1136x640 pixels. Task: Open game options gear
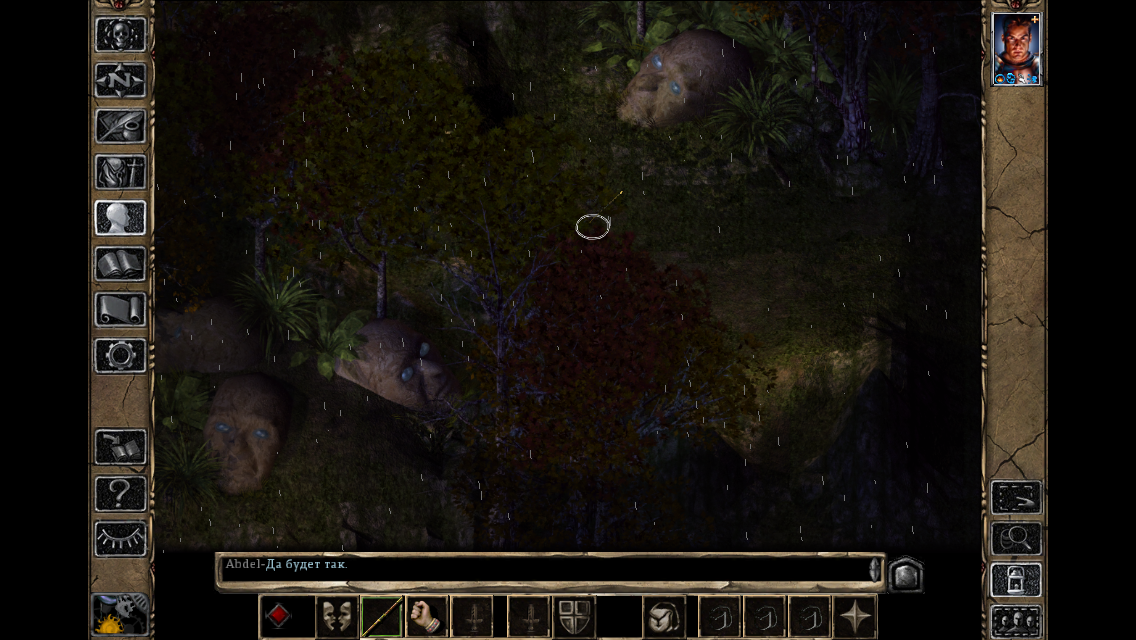120,356
